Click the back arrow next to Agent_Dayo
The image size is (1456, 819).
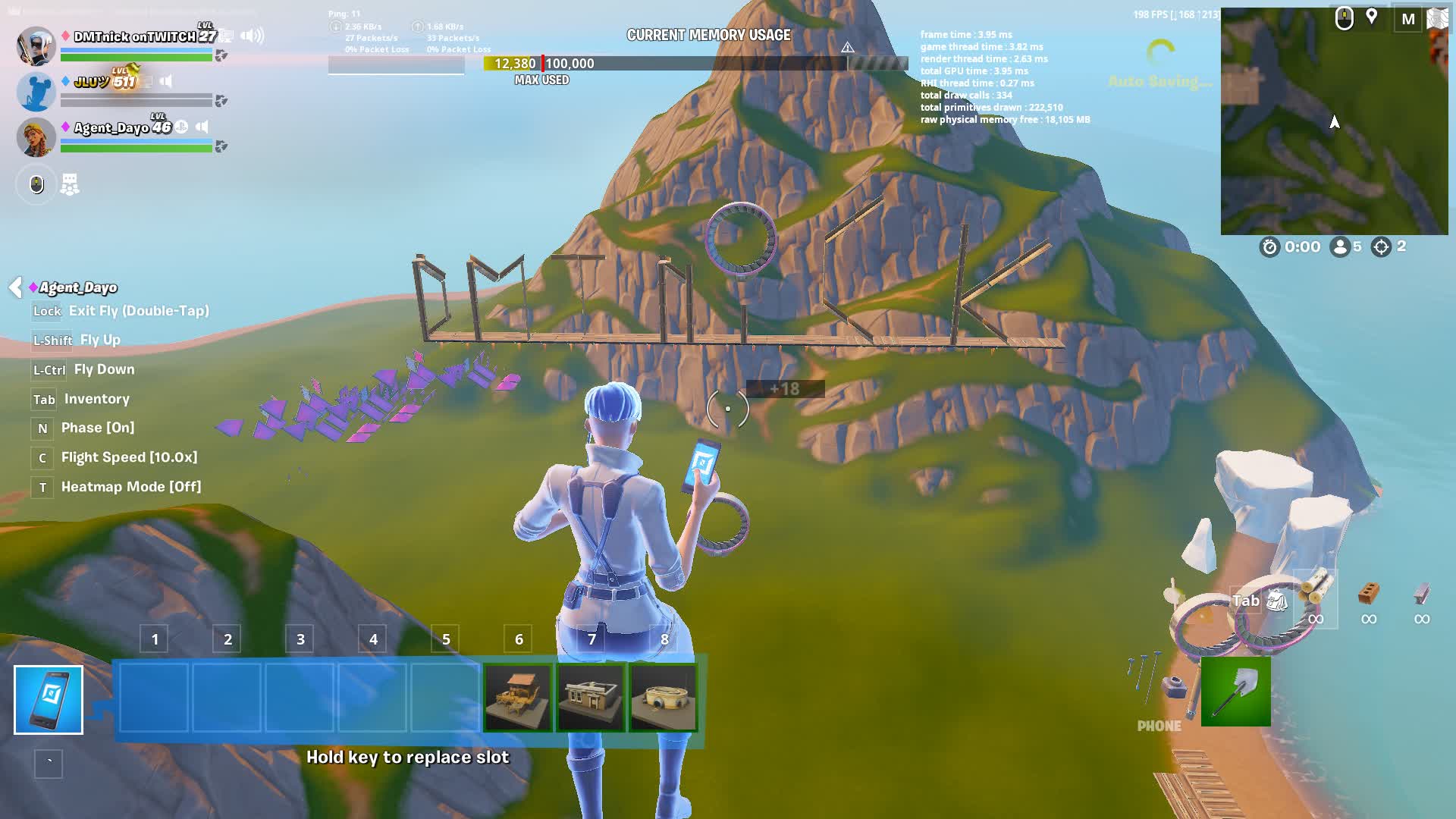(14, 287)
